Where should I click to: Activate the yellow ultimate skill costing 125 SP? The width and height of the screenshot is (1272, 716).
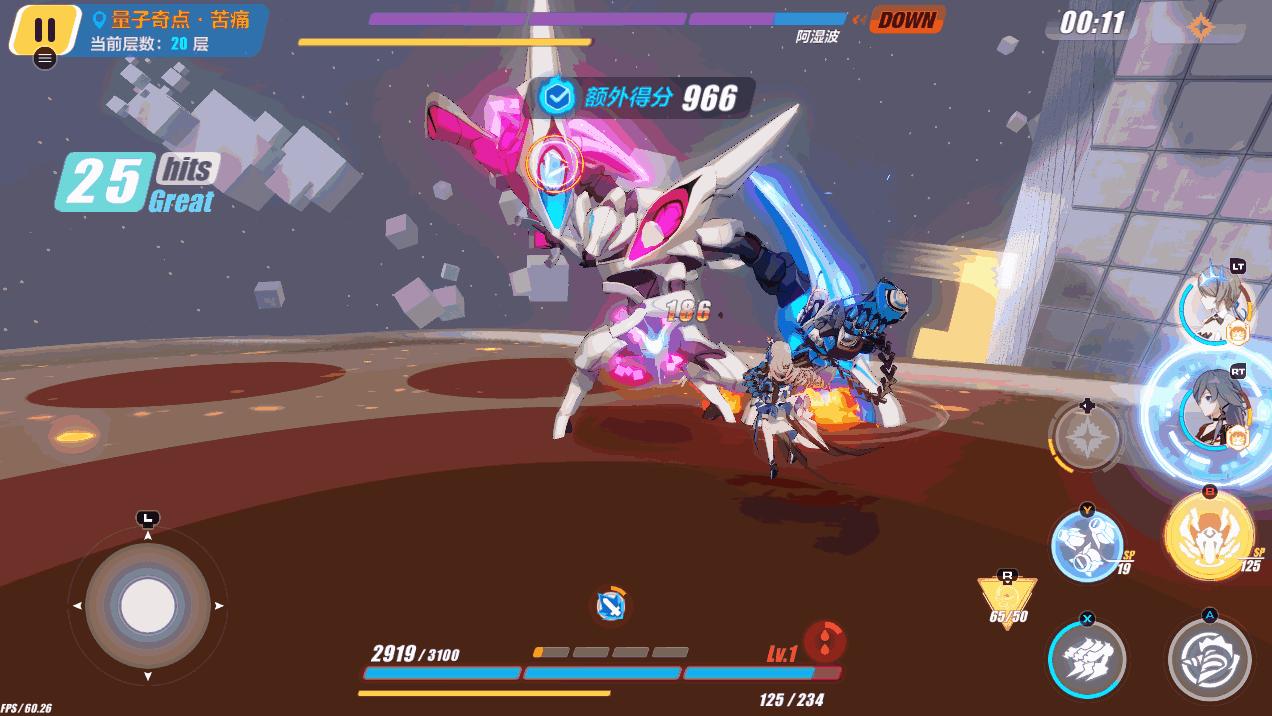[x=1210, y=536]
